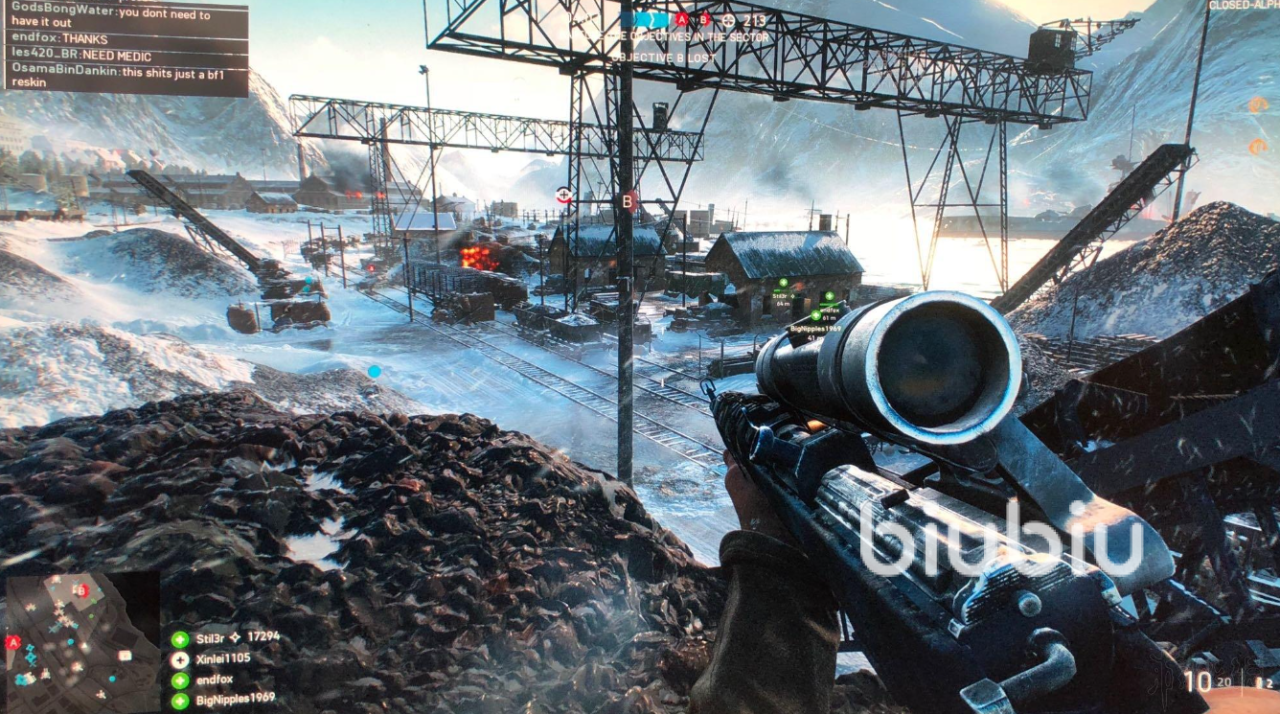This screenshot has height=714, width=1280.
Task: Open the minimap
Action: 82,641
